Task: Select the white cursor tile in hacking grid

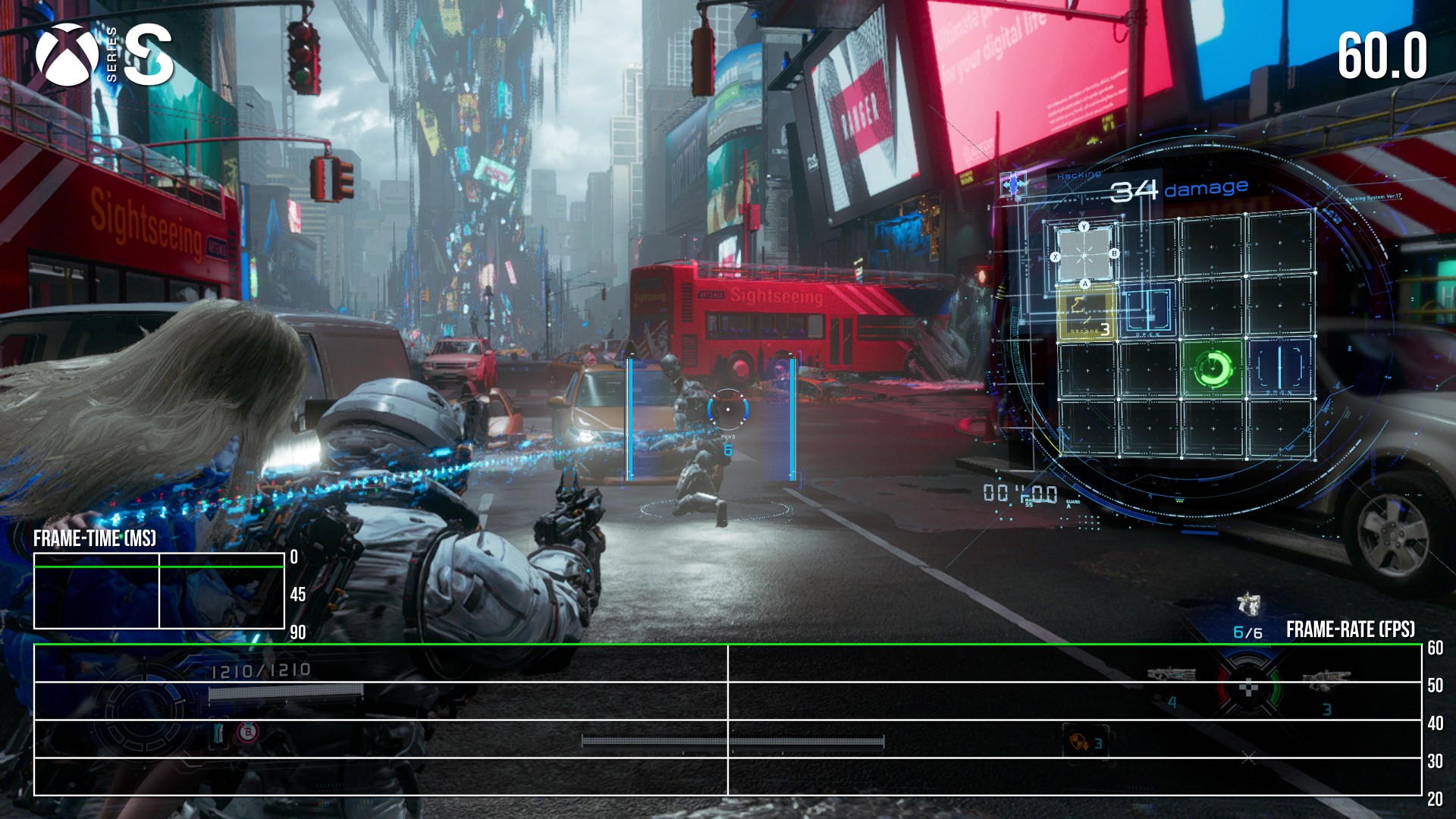Action: tap(1085, 256)
